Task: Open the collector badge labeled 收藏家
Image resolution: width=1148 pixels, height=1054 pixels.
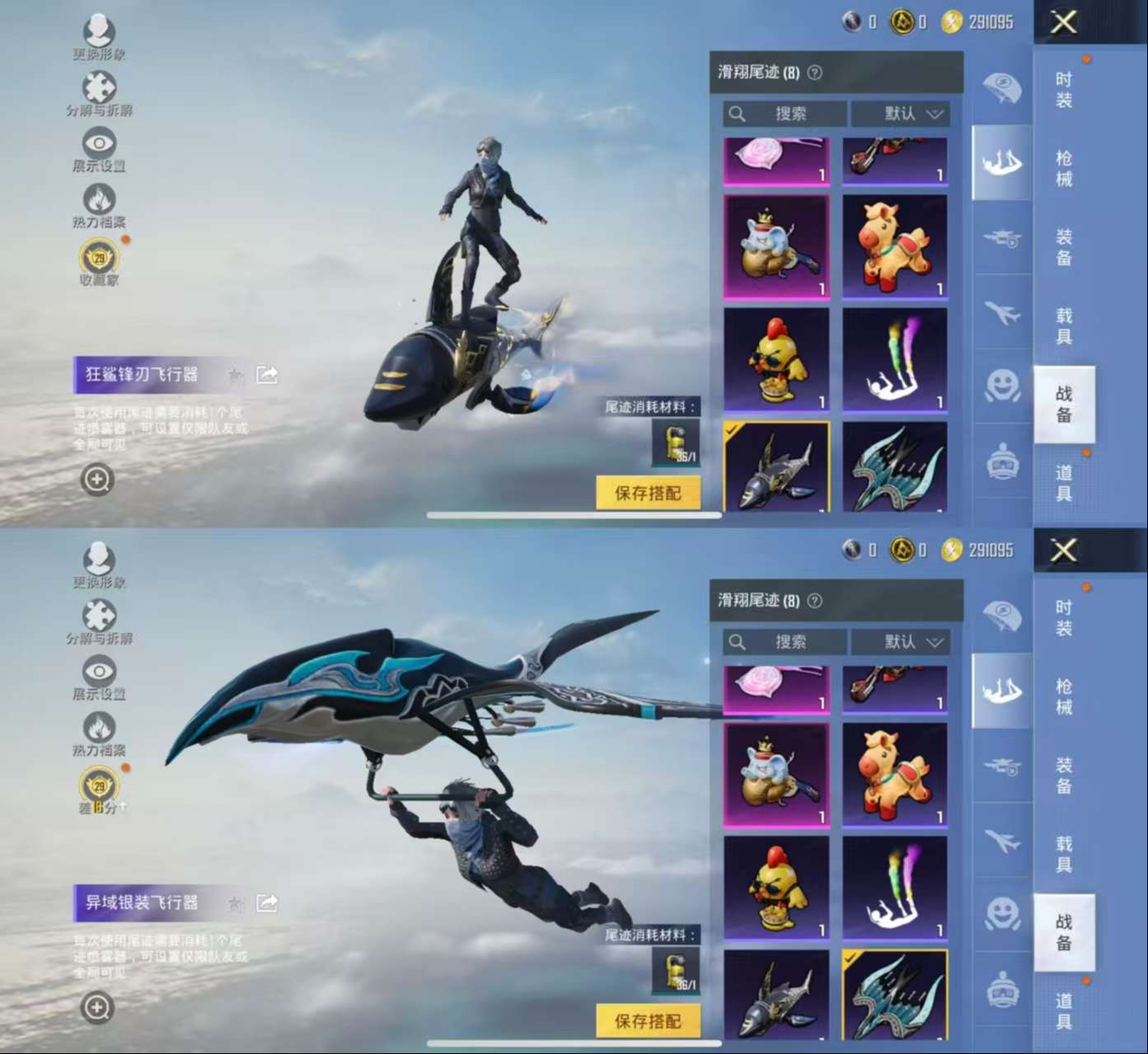Action: click(99, 259)
